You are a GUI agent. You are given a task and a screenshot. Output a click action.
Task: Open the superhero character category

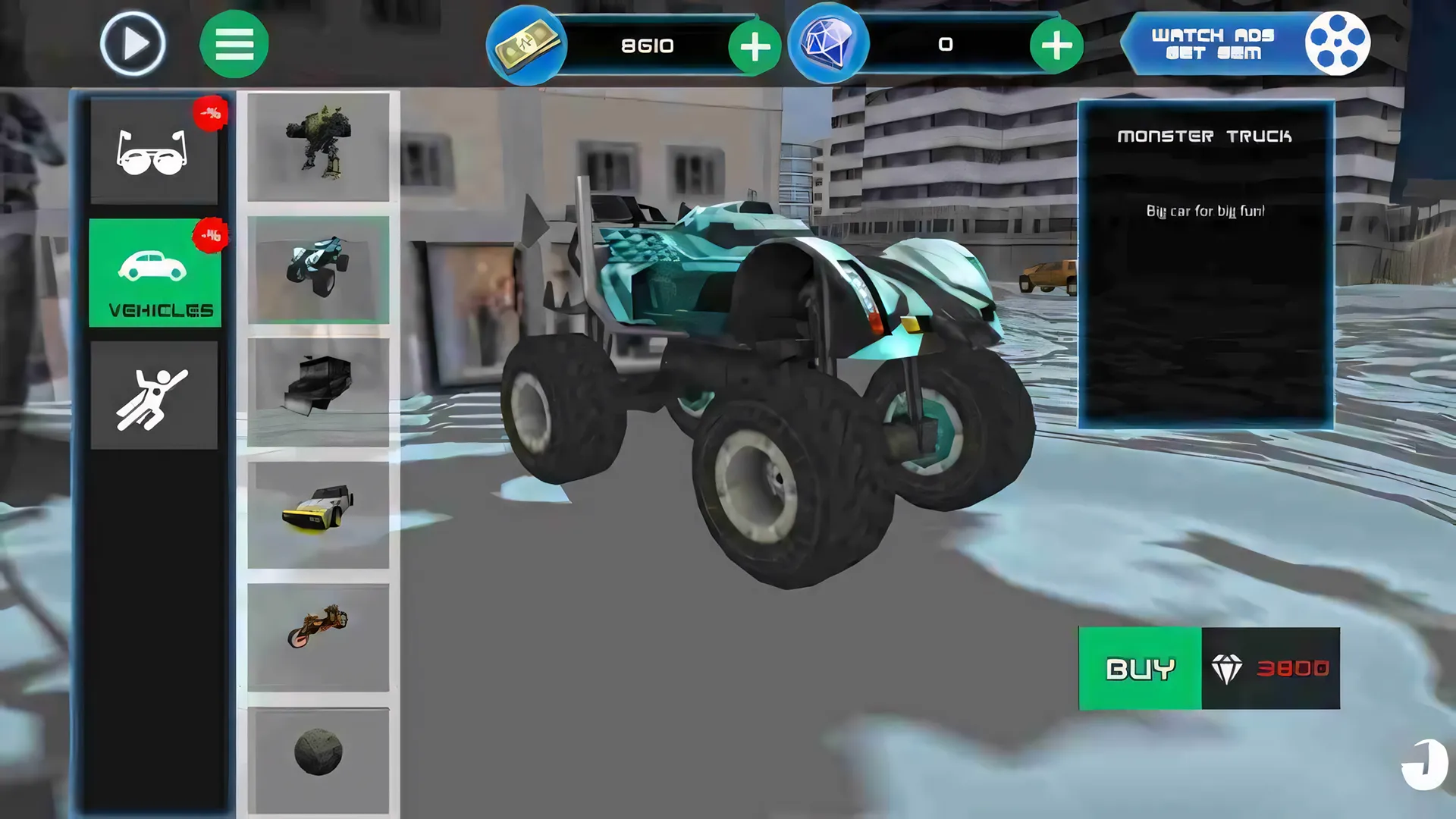click(155, 394)
